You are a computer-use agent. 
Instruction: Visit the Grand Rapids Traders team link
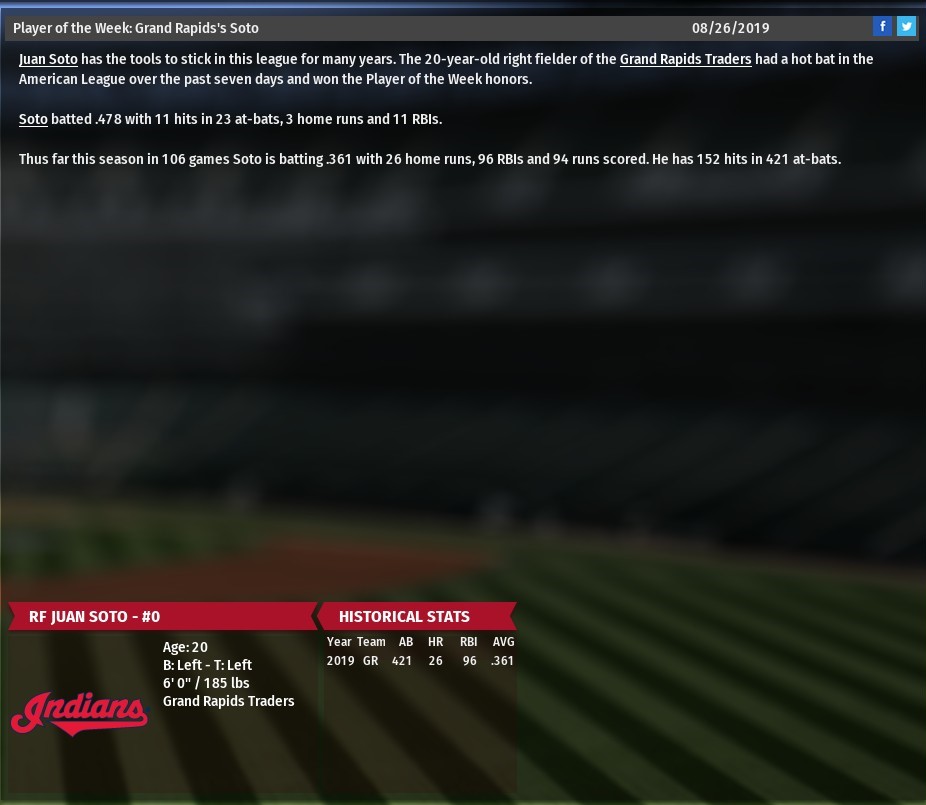point(685,59)
